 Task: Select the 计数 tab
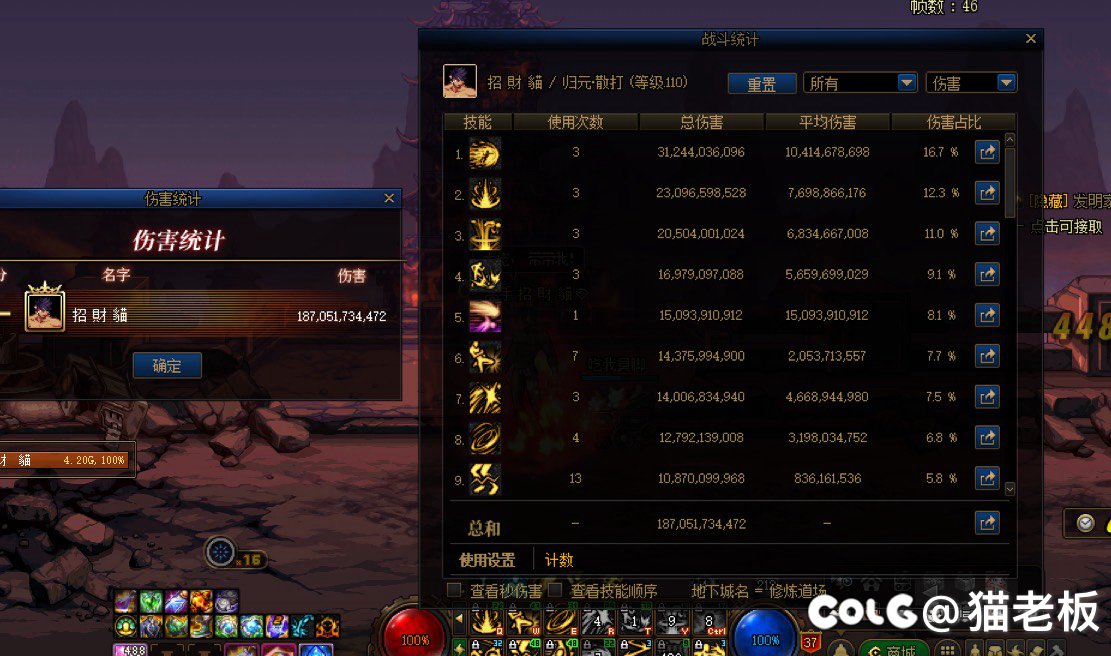click(559, 560)
